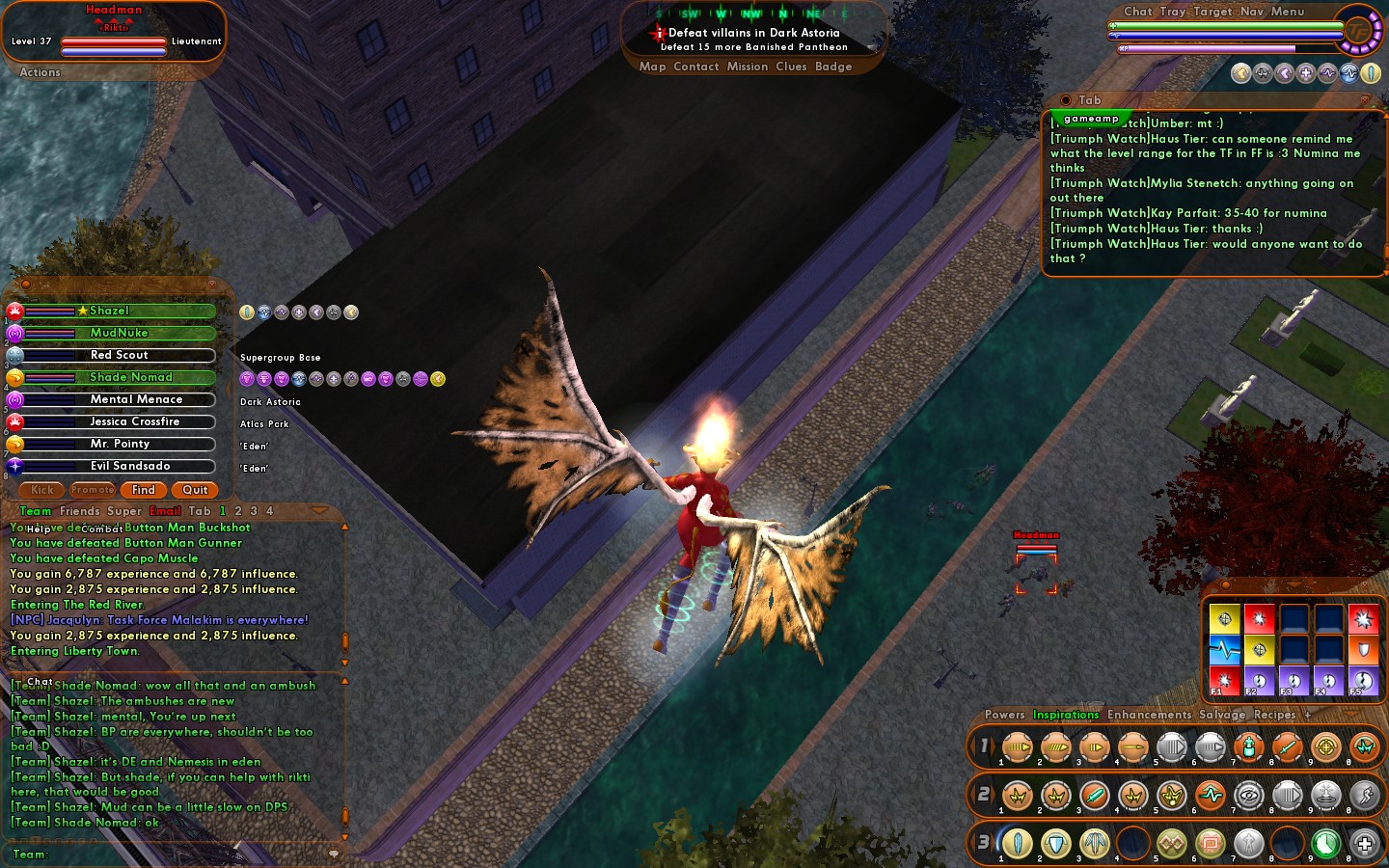Select team member Mr. Pointy
1389x868 pixels.
(120, 444)
